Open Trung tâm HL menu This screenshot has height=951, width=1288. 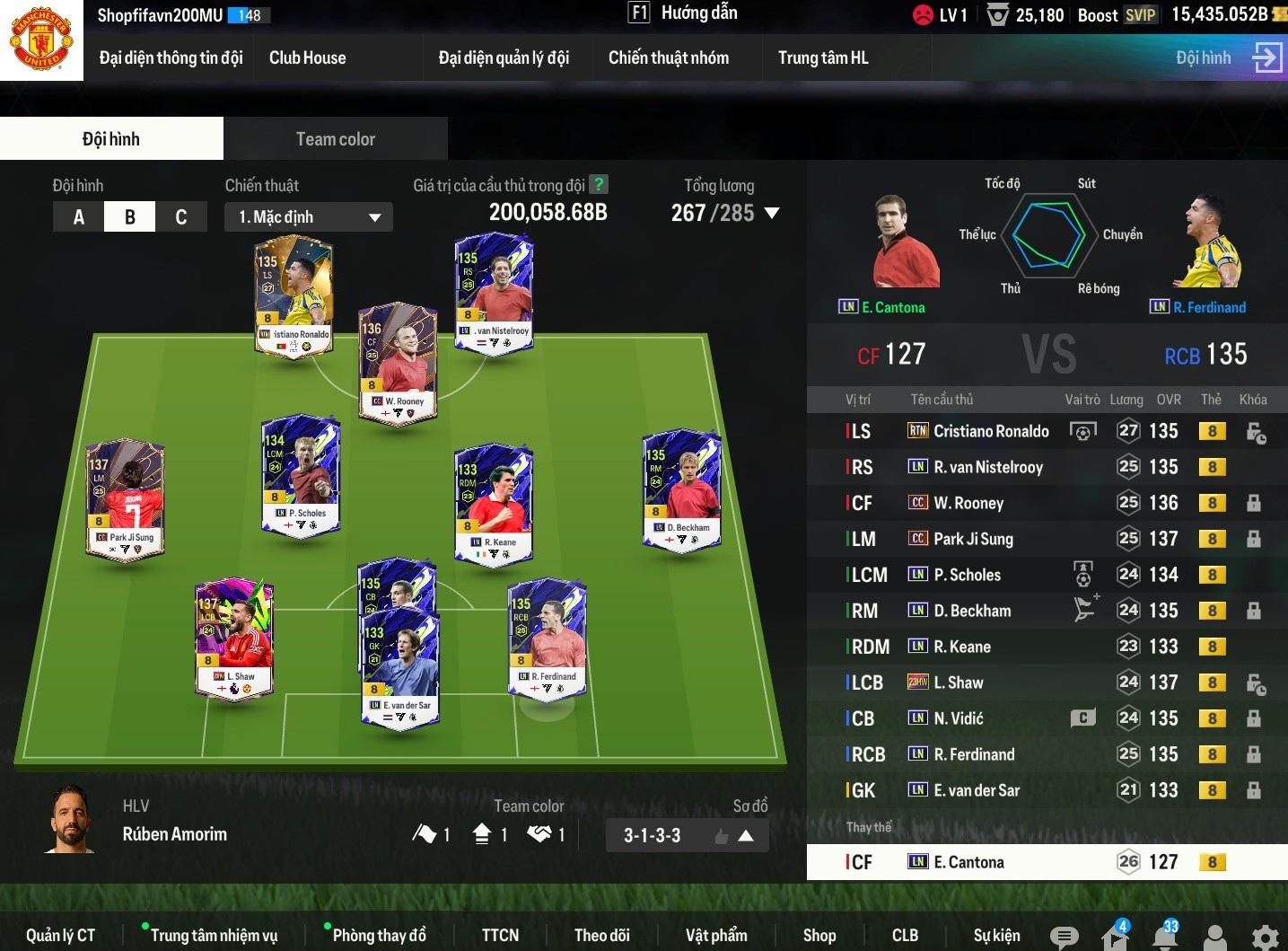point(822,58)
